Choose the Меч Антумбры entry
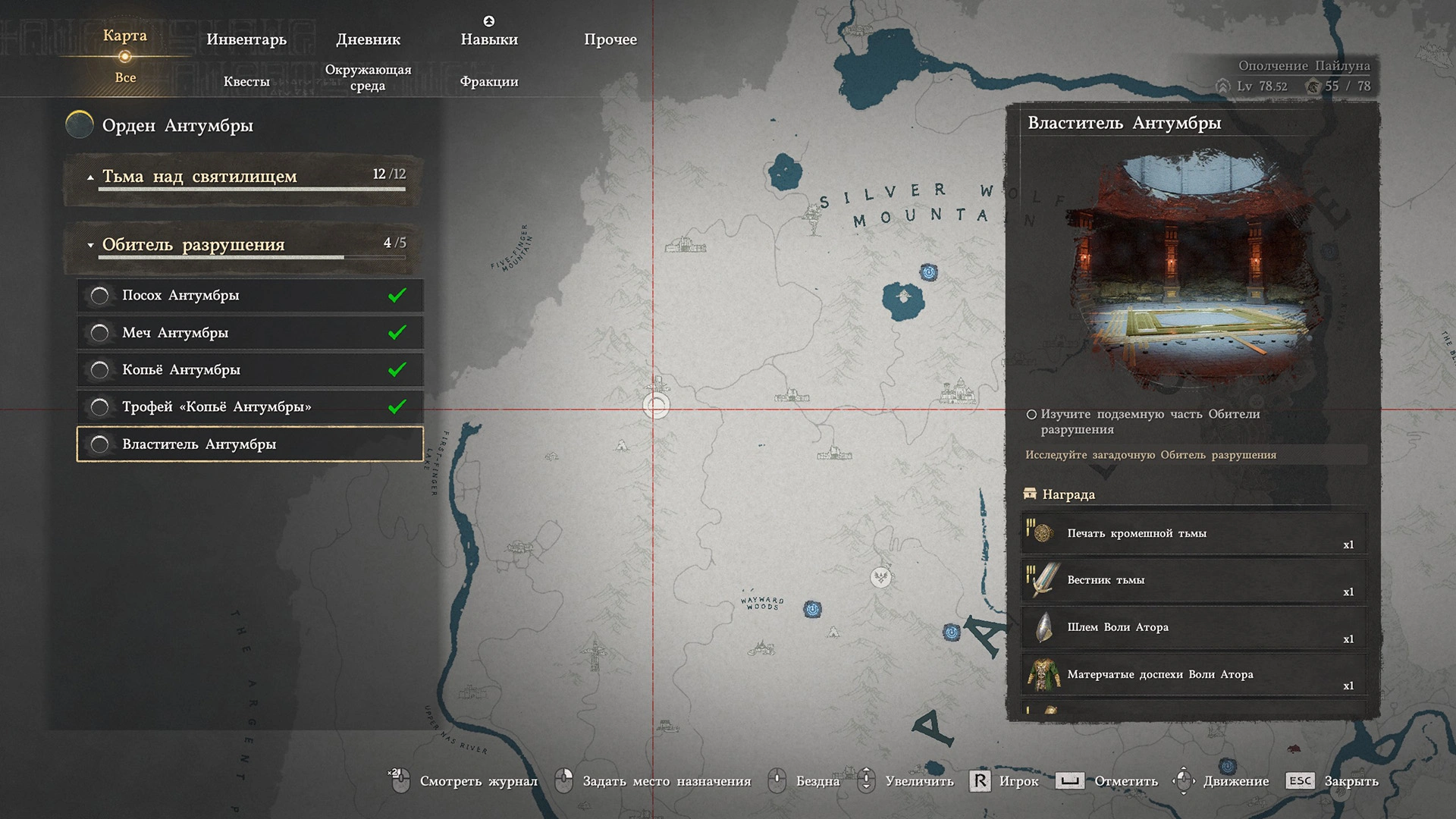 pos(250,332)
